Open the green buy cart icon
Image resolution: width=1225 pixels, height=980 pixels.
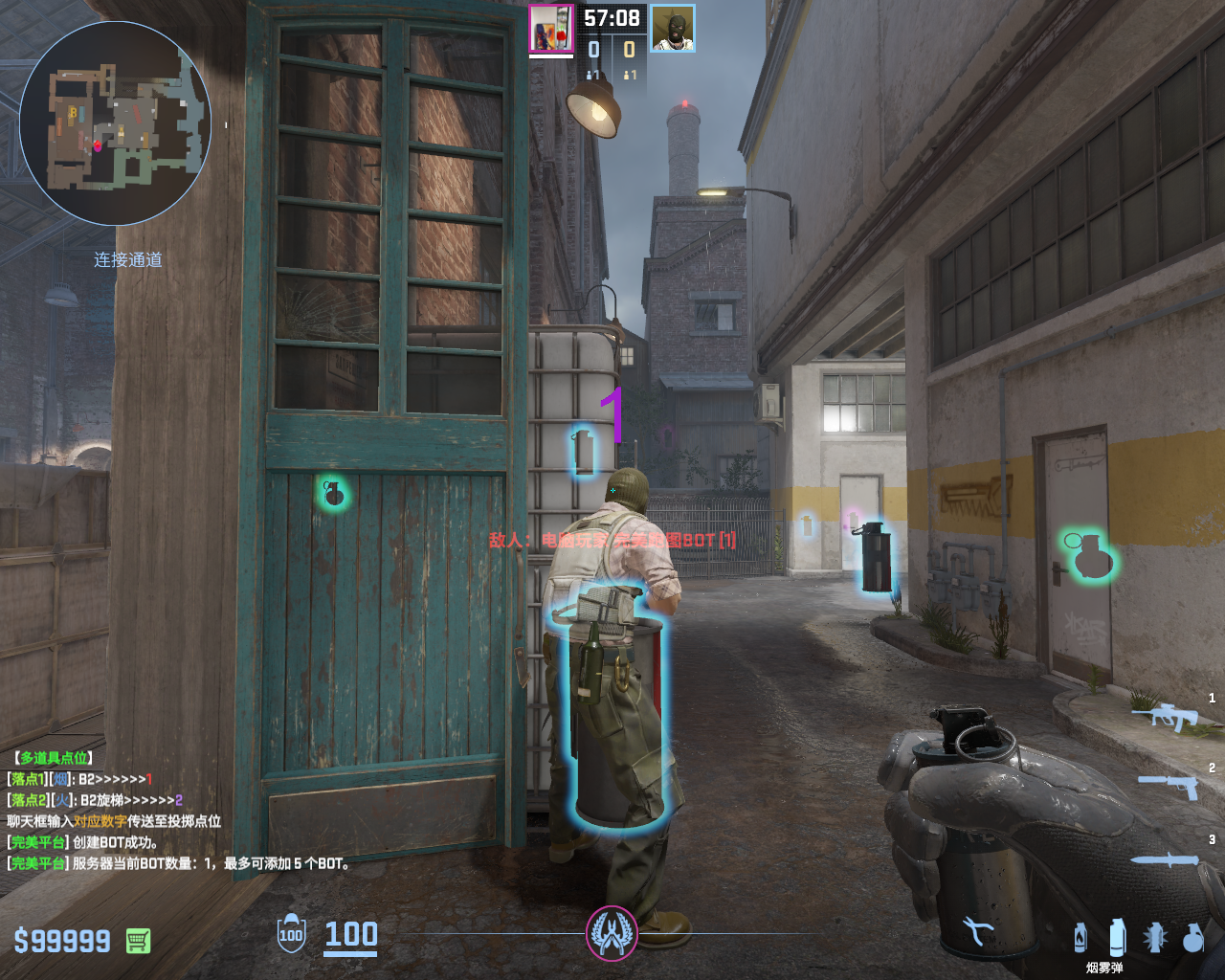pyautogui.click(x=138, y=941)
